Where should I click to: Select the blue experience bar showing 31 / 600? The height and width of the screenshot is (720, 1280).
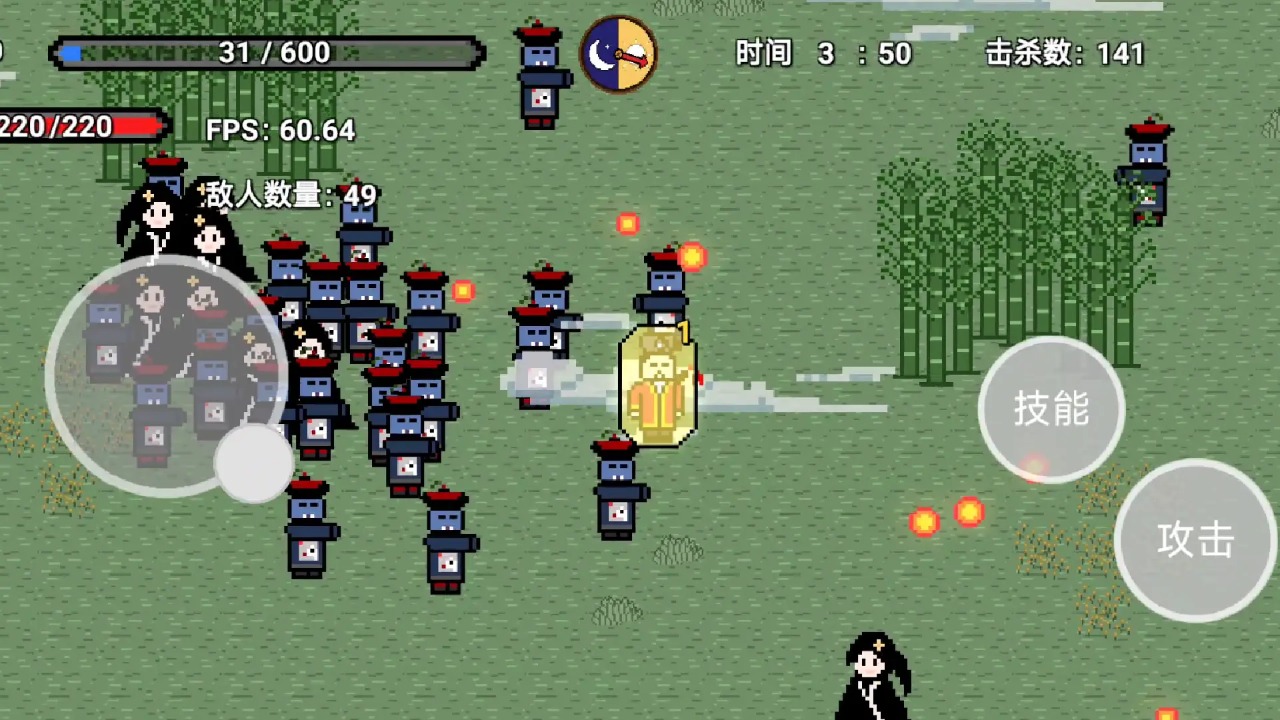(x=265, y=52)
